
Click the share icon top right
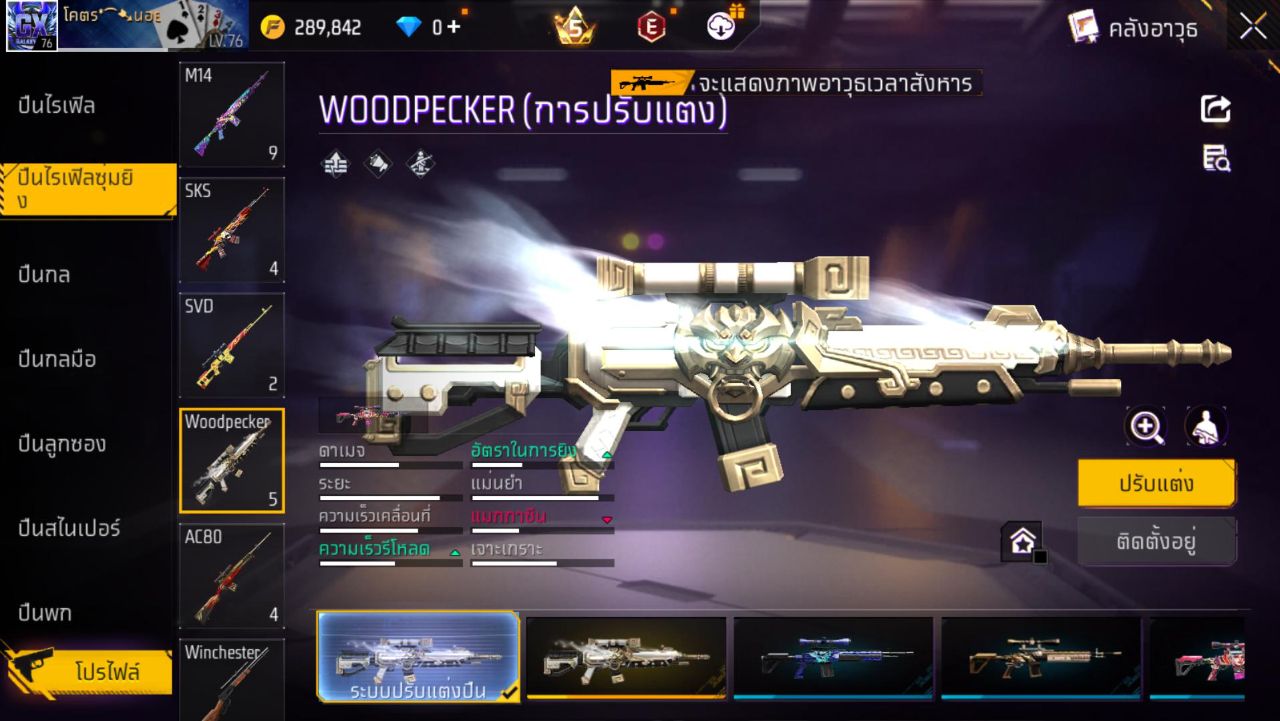pyautogui.click(x=1215, y=110)
